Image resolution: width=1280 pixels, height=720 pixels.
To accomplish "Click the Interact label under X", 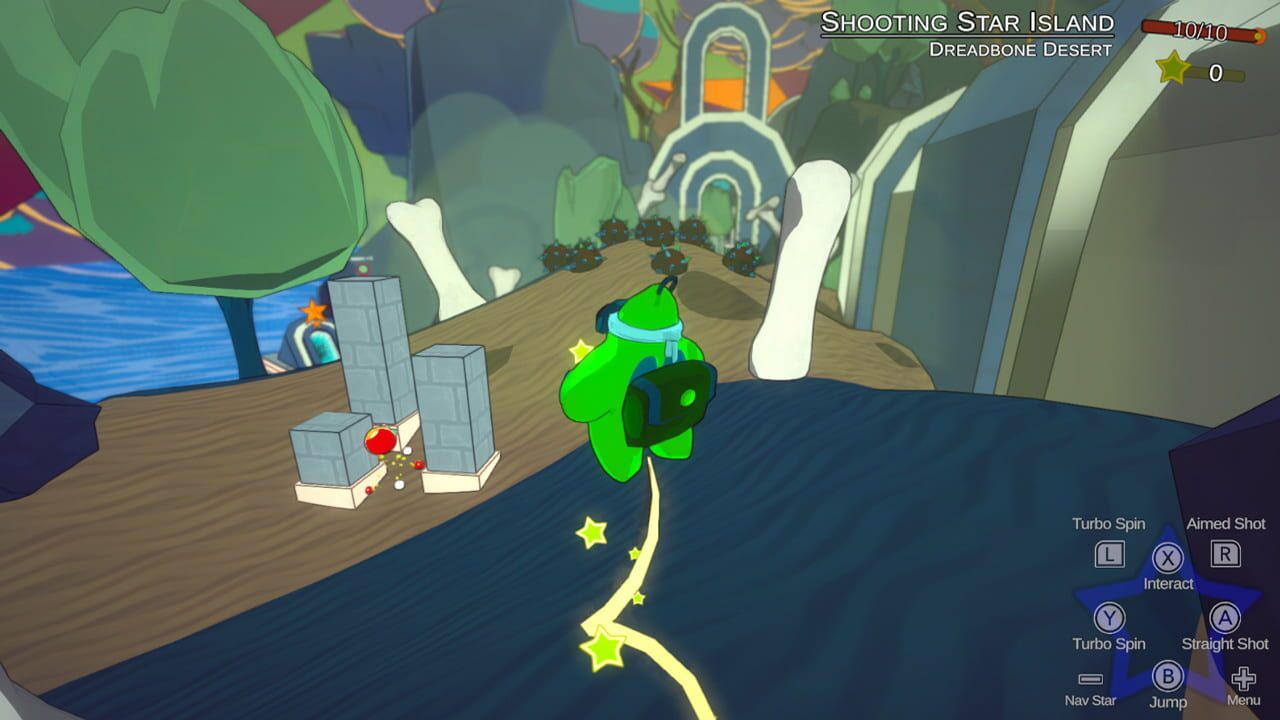I will (1169, 582).
